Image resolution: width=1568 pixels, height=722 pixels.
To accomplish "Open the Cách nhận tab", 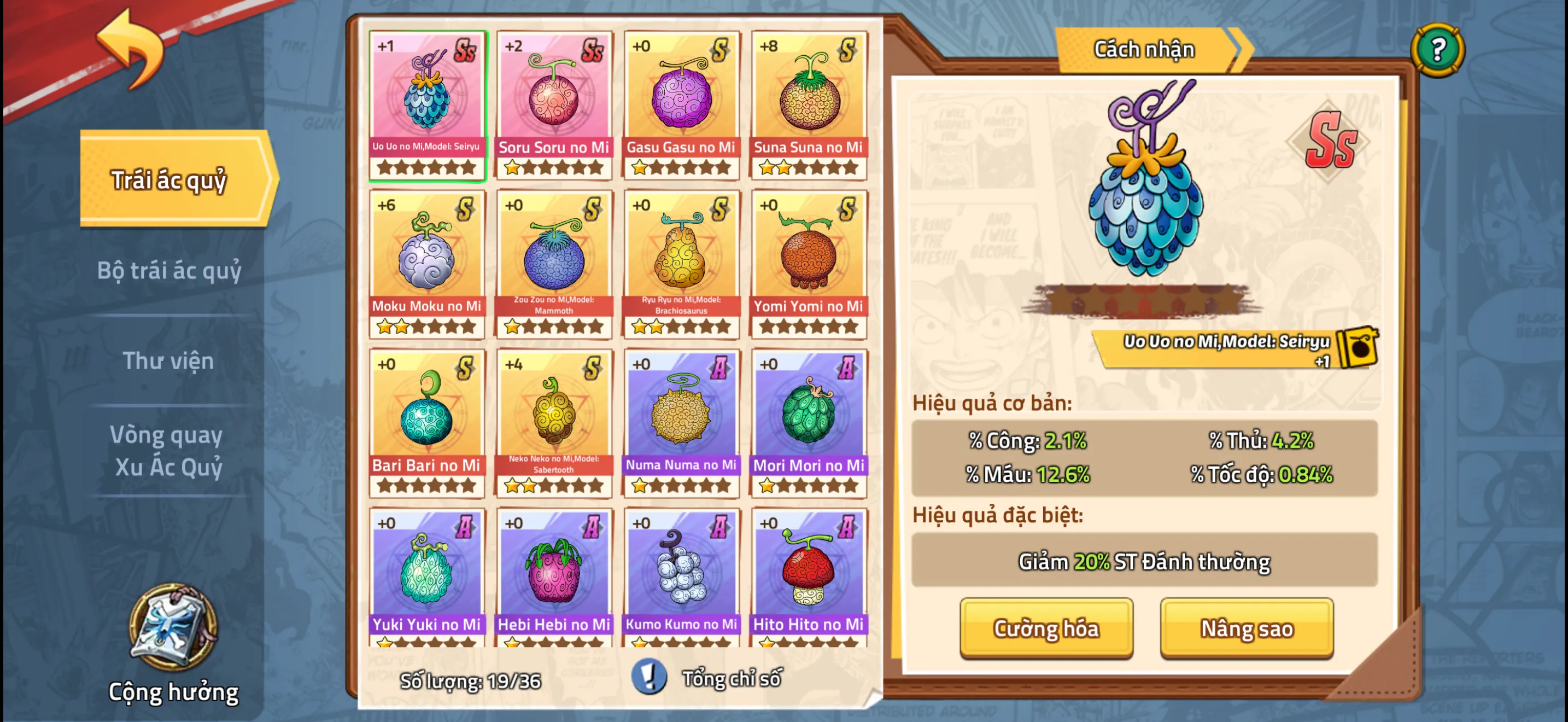I will pos(1144,50).
